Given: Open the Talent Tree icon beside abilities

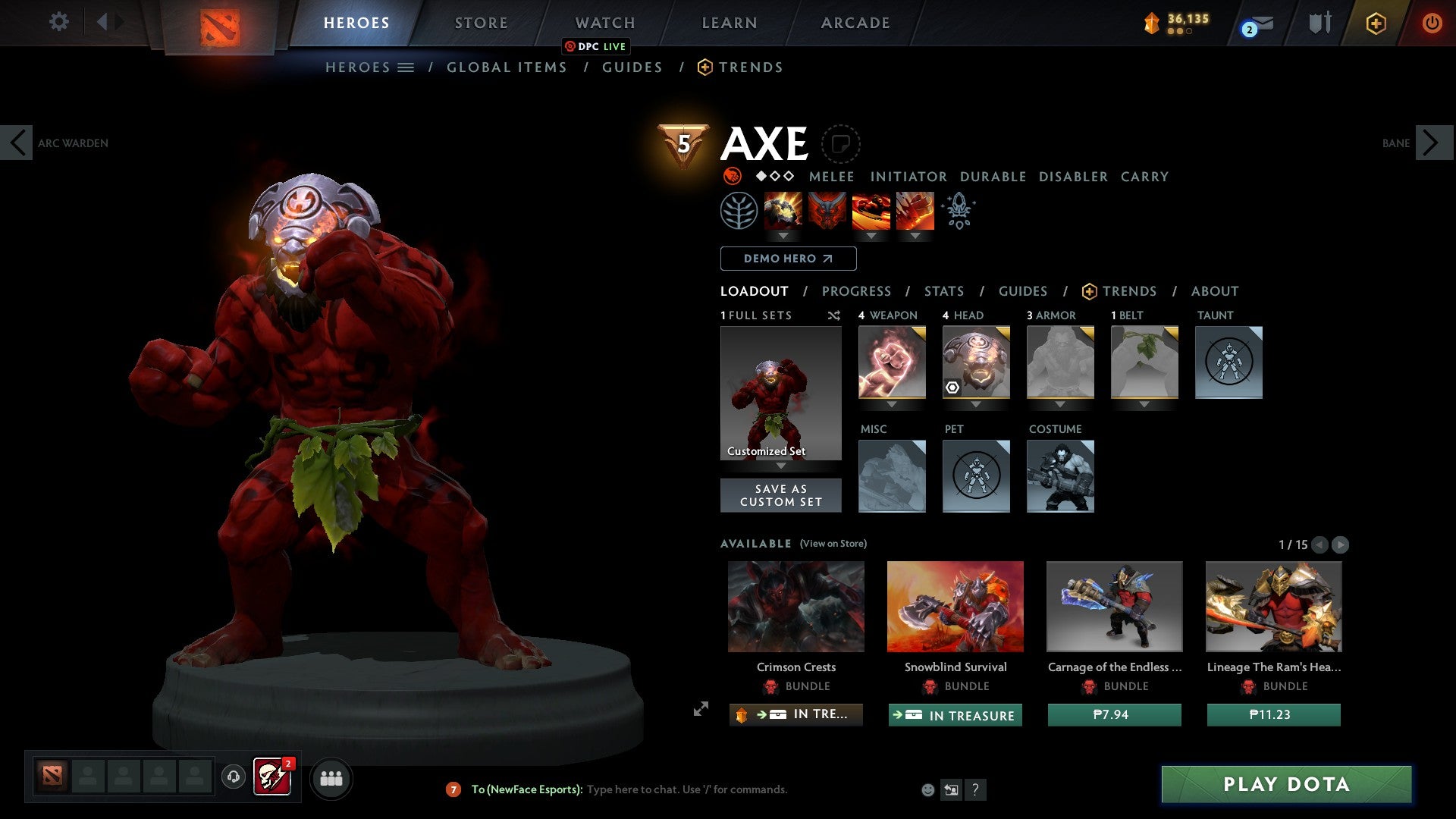Looking at the screenshot, I should click(x=739, y=211).
